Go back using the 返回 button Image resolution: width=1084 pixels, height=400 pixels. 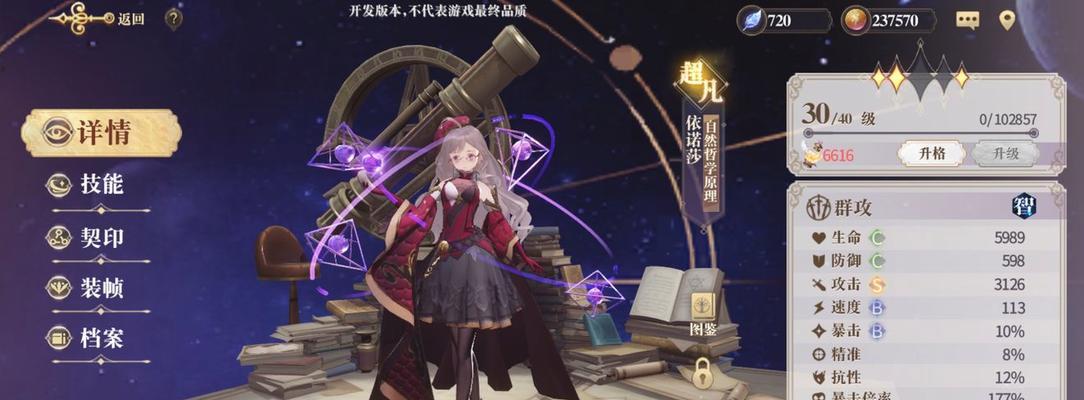(x=100, y=18)
